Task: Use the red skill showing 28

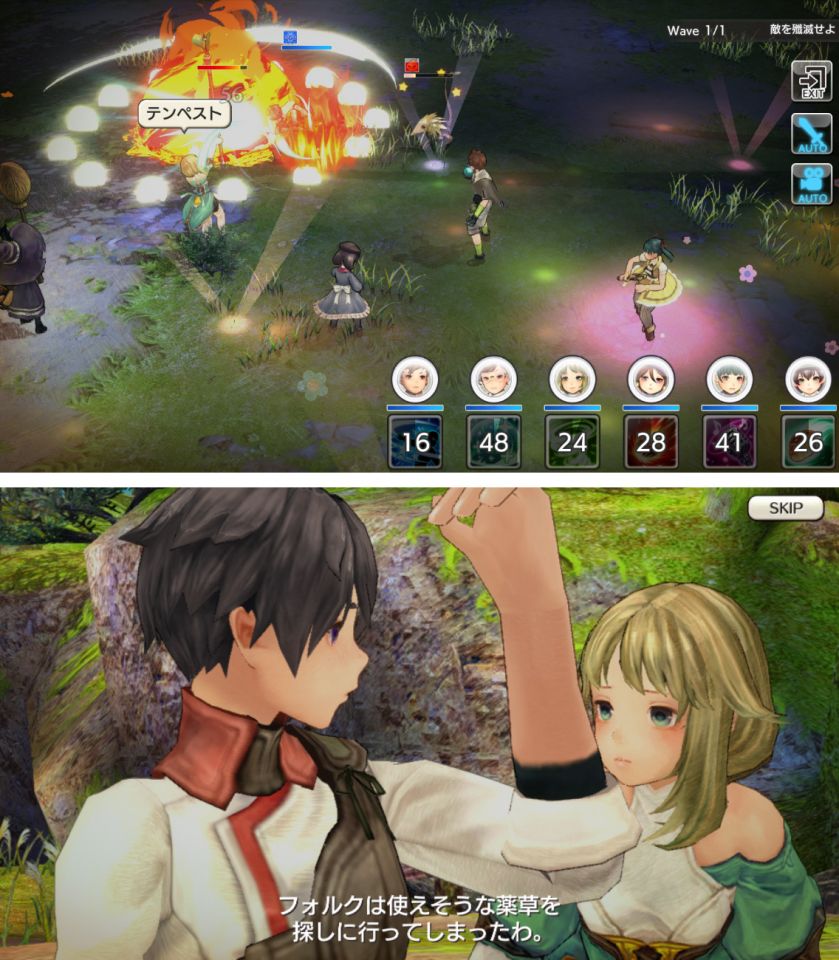Action: pyautogui.click(x=650, y=441)
